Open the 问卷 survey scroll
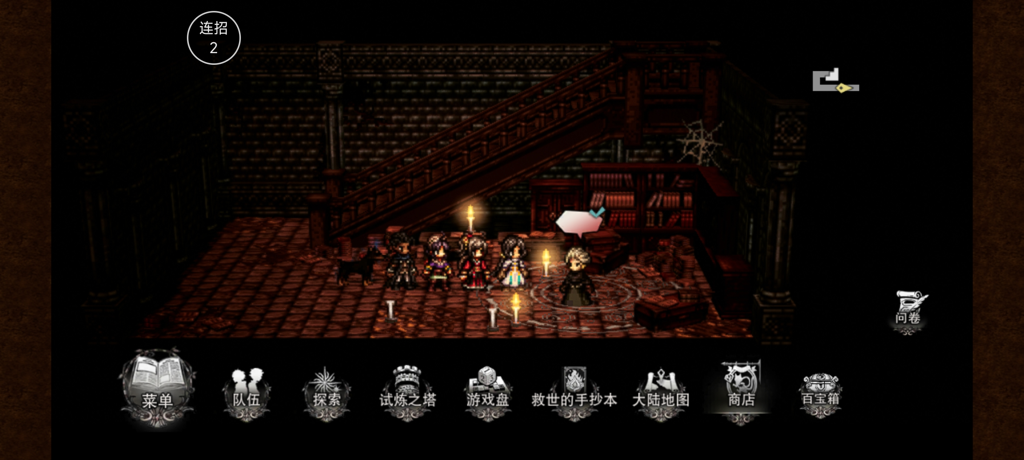1024x460 pixels. (x=909, y=310)
